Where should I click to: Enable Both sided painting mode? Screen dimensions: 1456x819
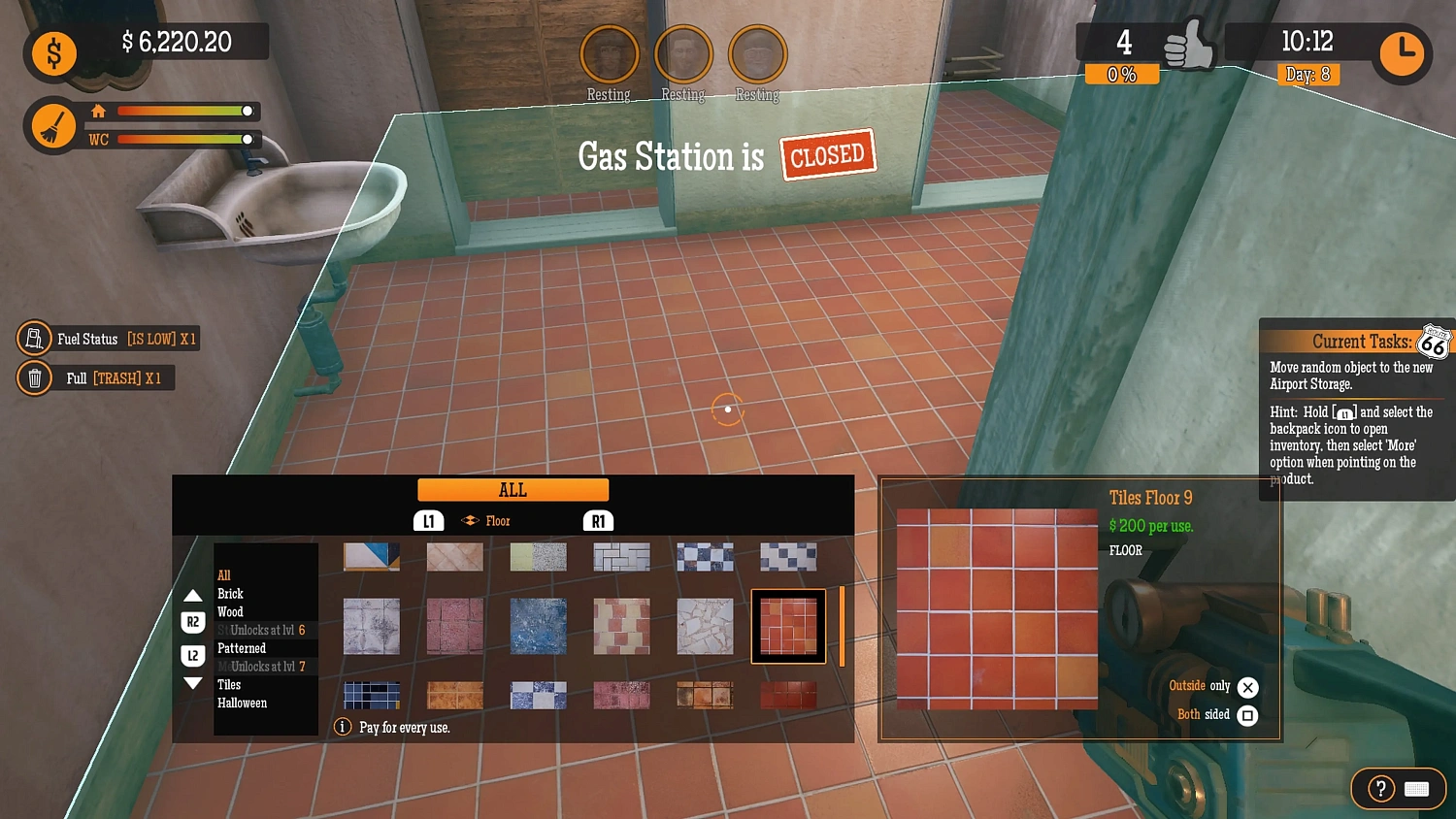[x=1247, y=715]
